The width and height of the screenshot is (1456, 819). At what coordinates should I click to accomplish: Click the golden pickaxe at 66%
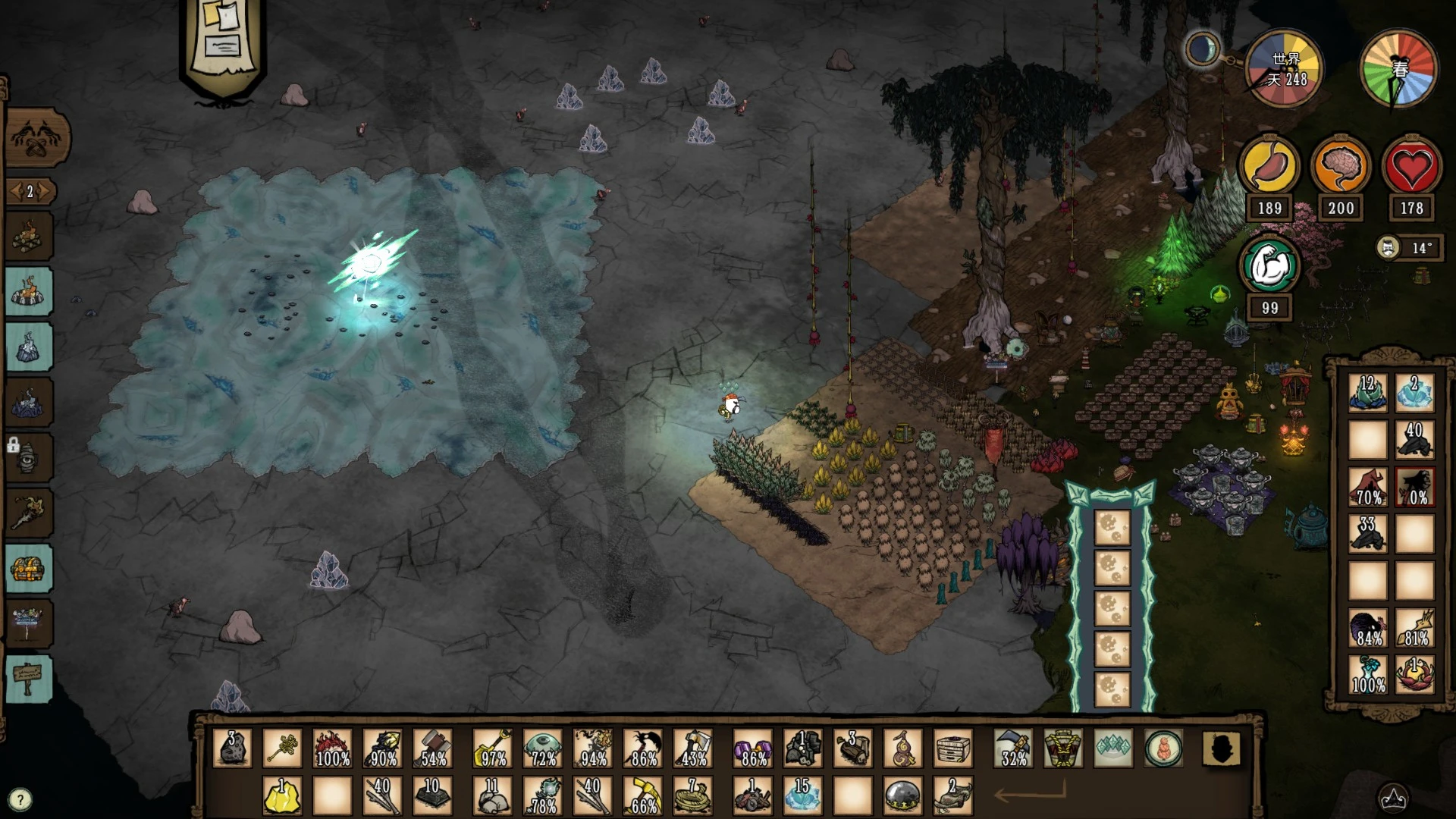643,795
